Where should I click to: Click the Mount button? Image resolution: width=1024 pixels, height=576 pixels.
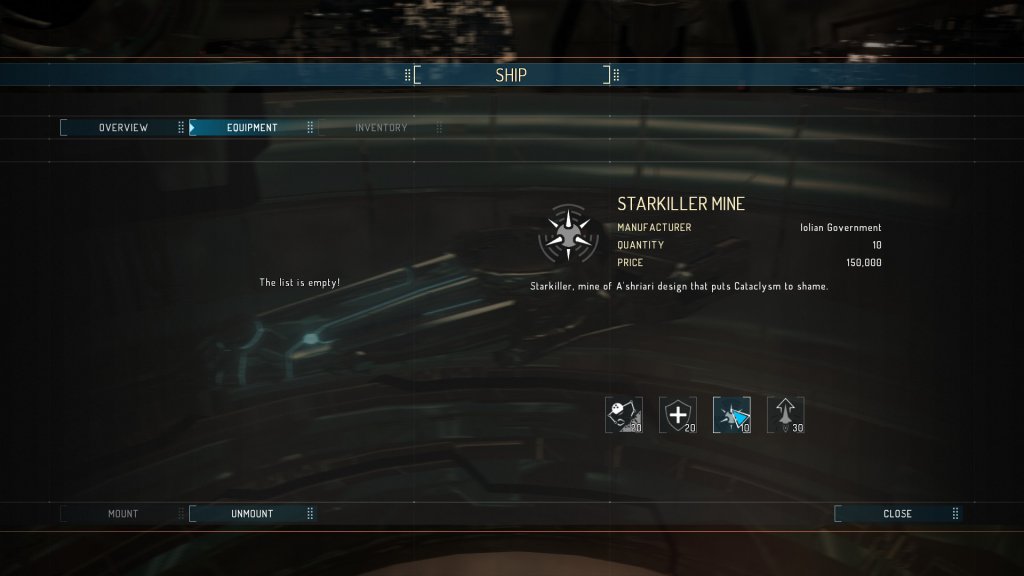click(x=123, y=514)
